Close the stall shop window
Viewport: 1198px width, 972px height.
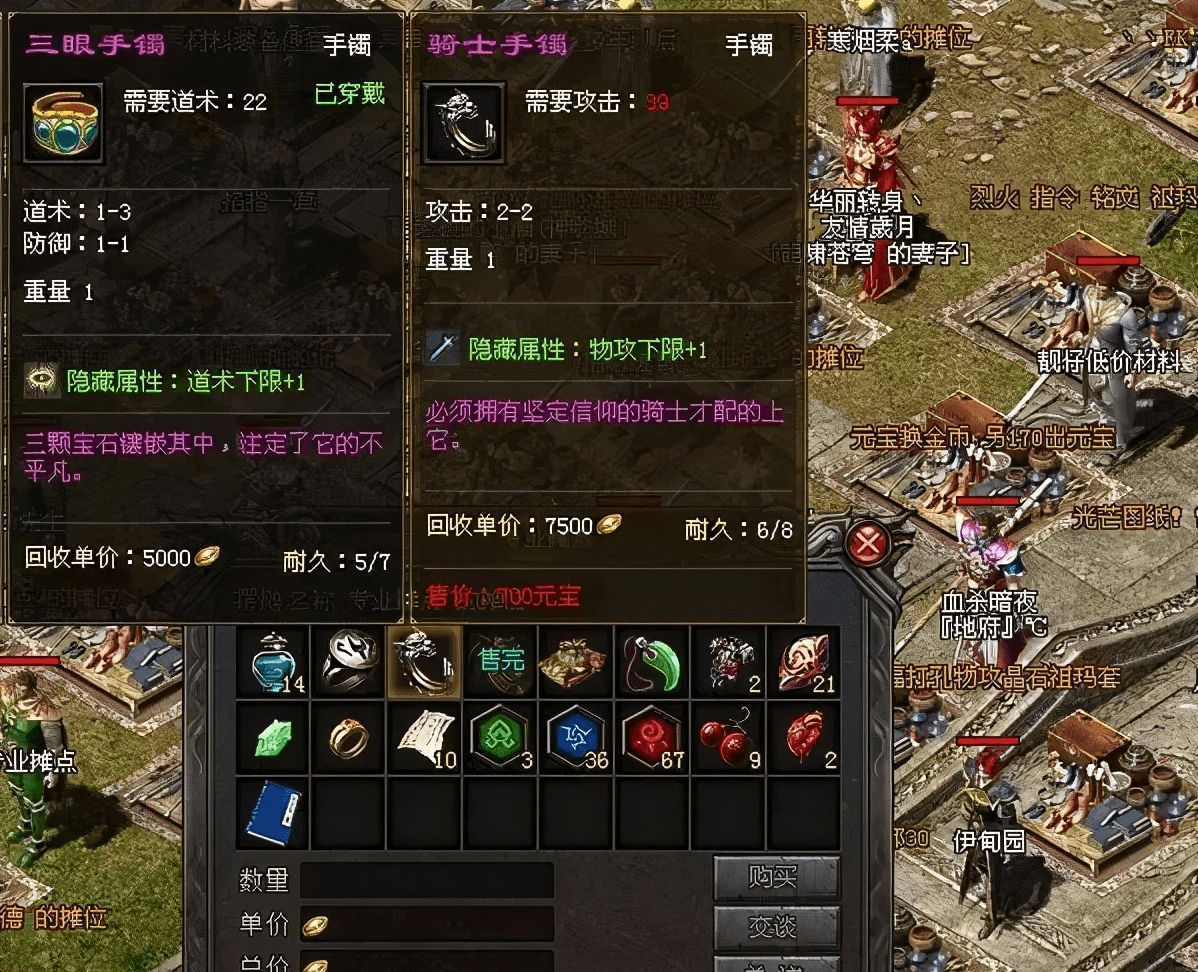[x=869, y=544]
